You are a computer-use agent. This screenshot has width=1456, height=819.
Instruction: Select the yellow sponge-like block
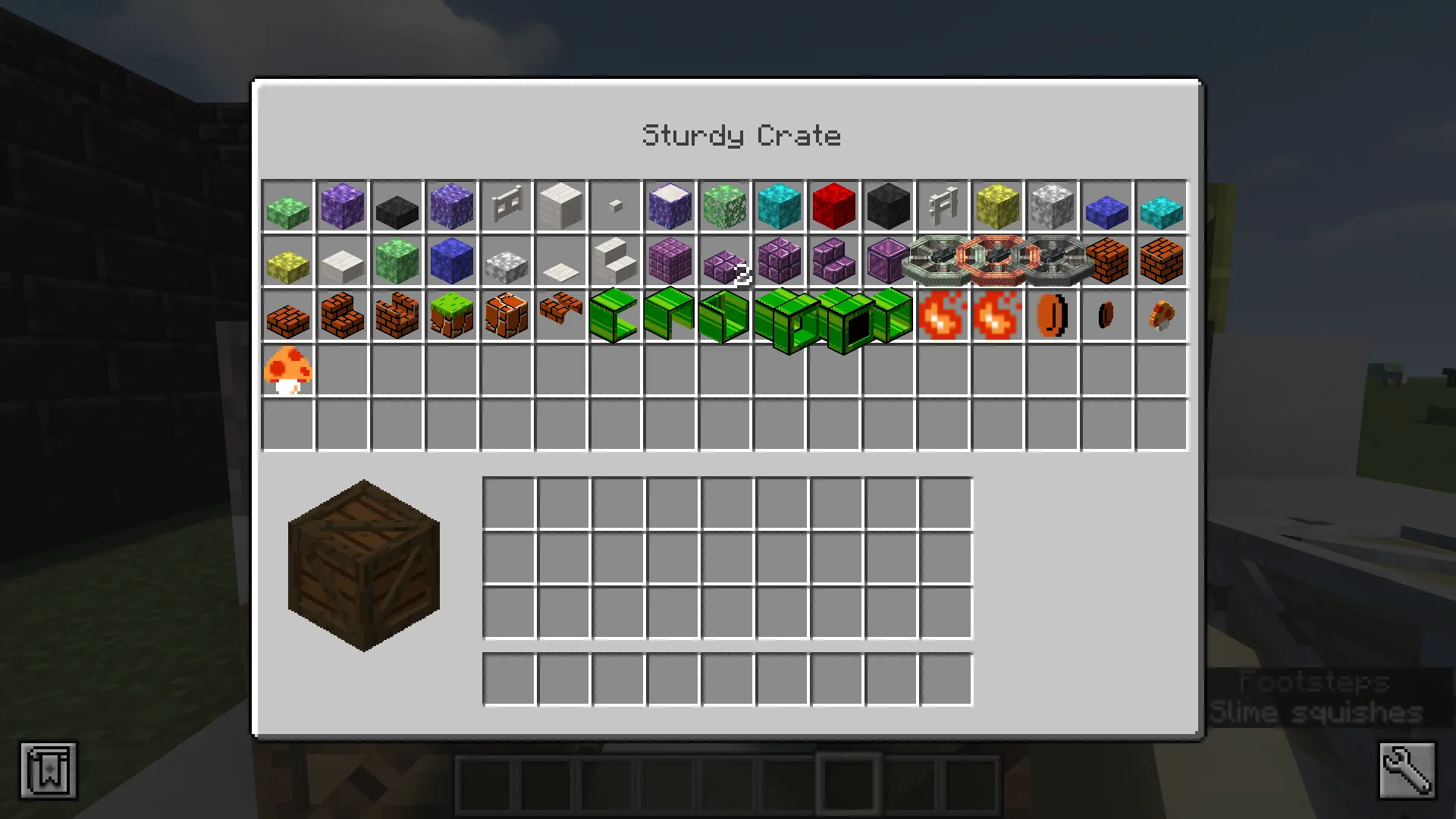point(997,205)
